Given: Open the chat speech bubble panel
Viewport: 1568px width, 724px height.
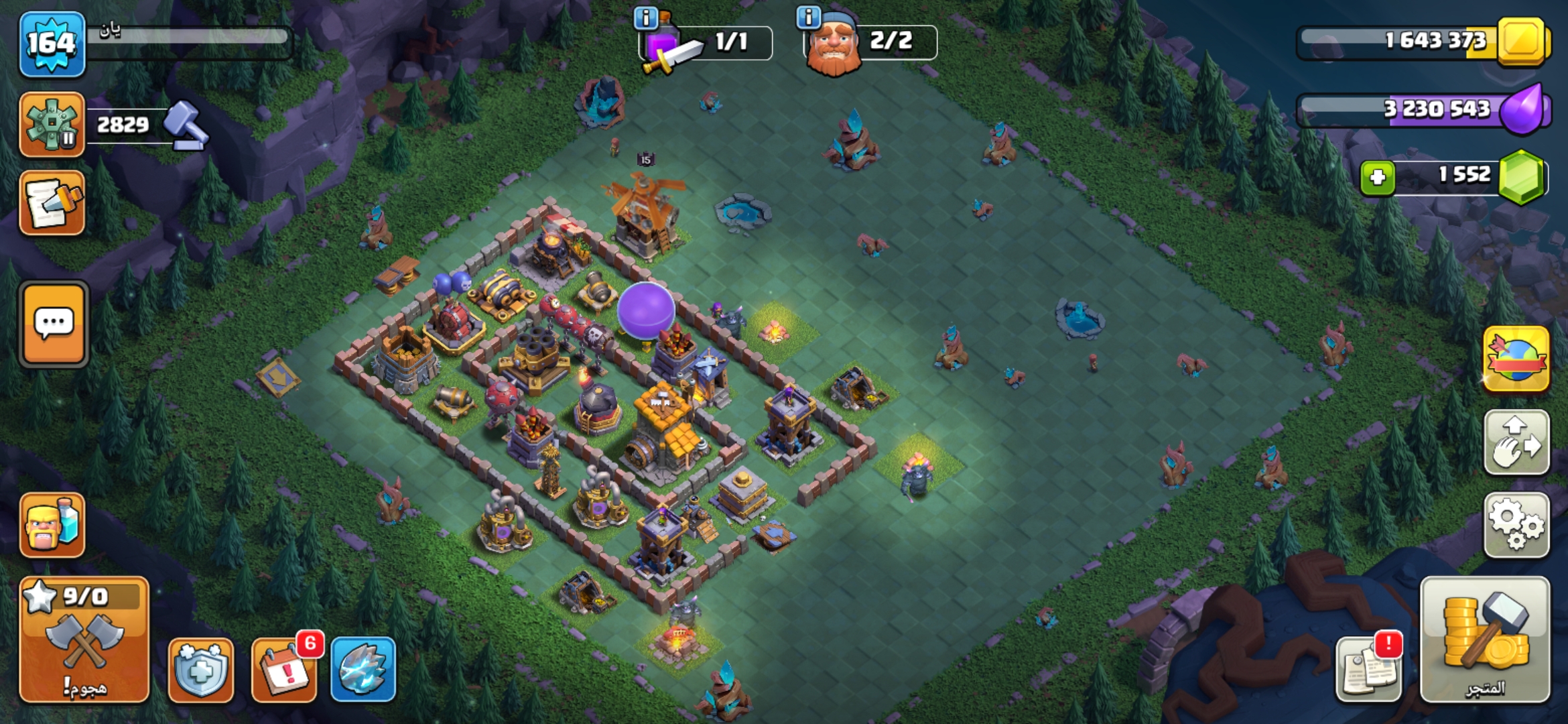Looking at the screenshot, I should [x=54, y=324].
